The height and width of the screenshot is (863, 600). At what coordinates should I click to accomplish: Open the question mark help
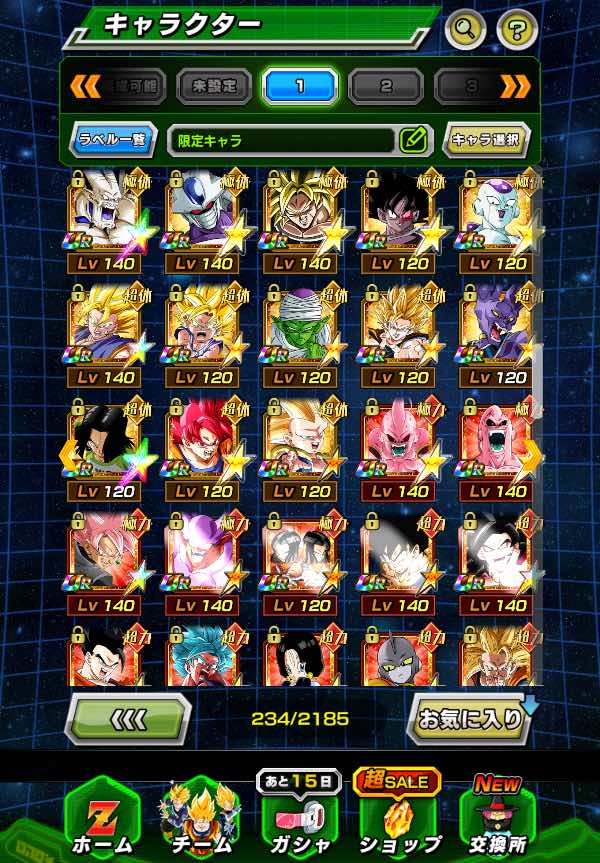point(515,28)
